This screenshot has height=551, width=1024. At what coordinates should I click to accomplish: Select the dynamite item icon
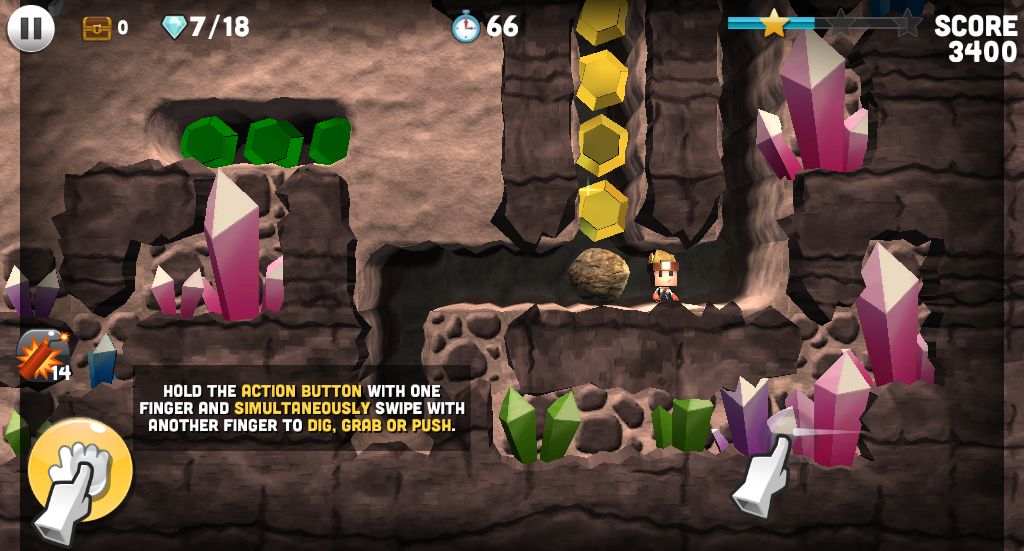(42, 354)
